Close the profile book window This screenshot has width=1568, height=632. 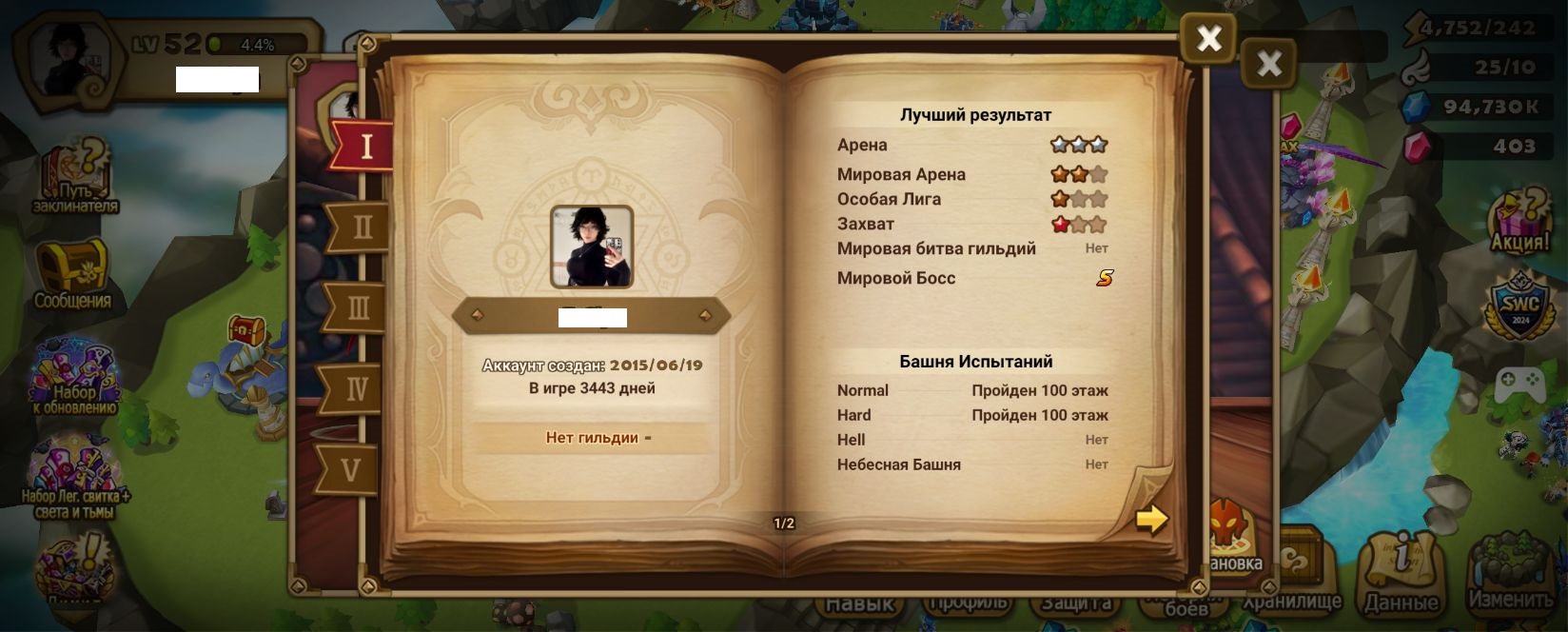coord(1208,39)
